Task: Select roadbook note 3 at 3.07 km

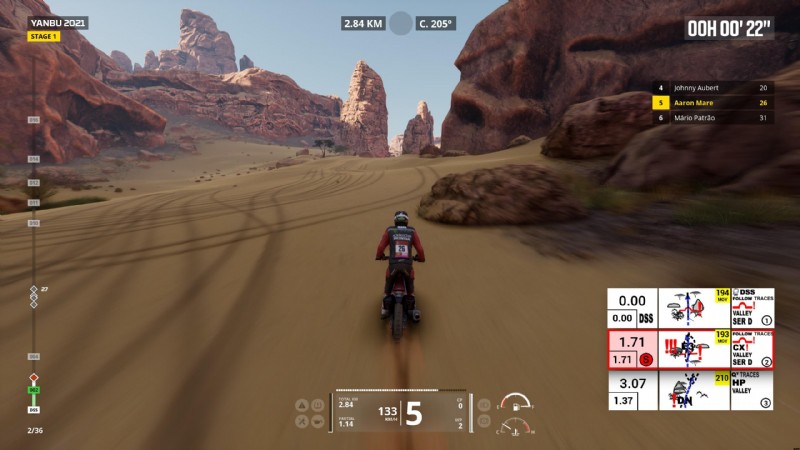Action: coord(690,390)
